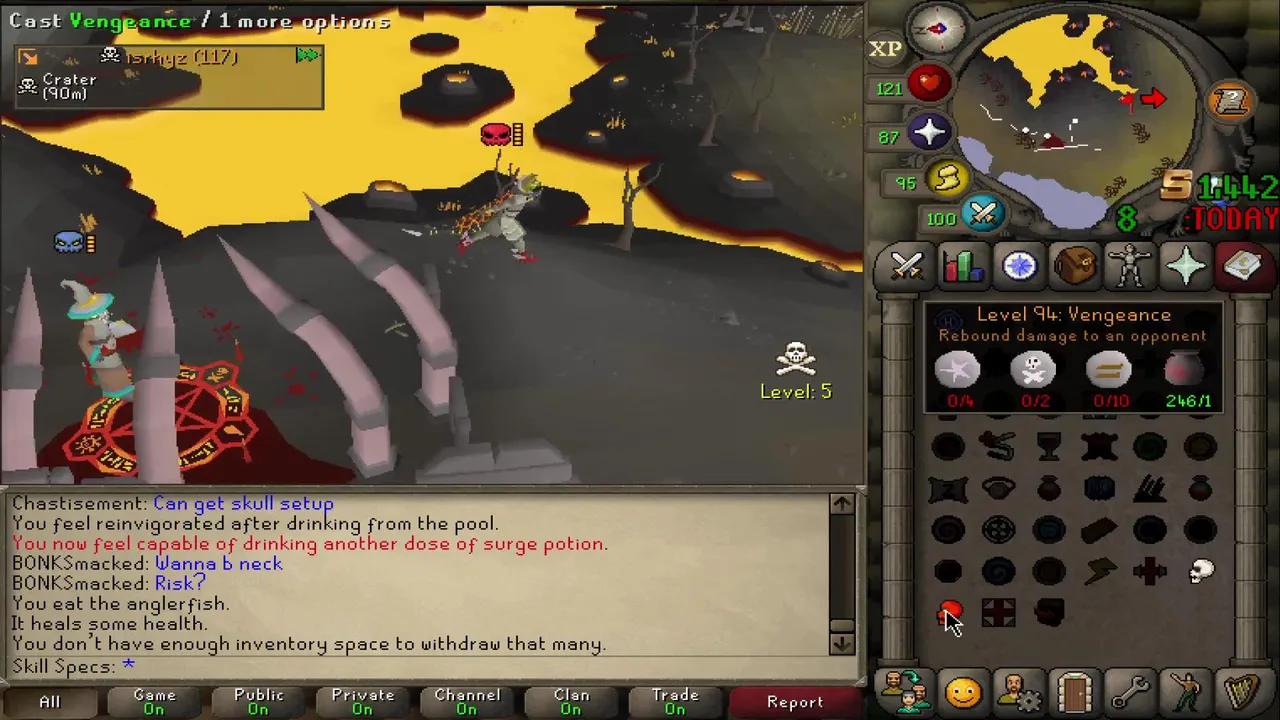The height and width of the screenshot is (720, 1280).
Task: Open the Music Player harp tab
Action: click(x=1243, y=690)
